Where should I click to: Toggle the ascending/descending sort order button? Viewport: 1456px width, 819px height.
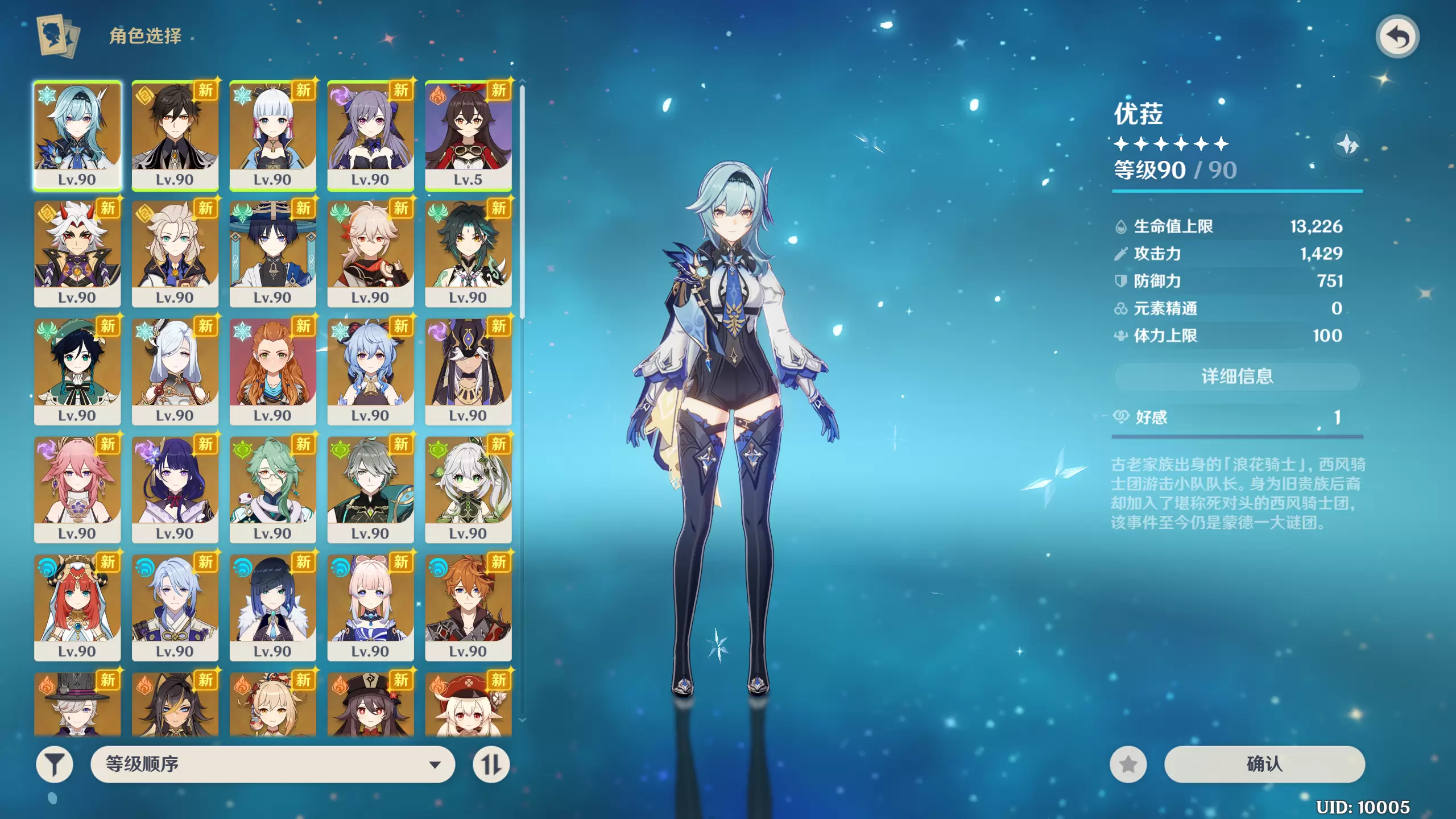(x=491, y=764)
